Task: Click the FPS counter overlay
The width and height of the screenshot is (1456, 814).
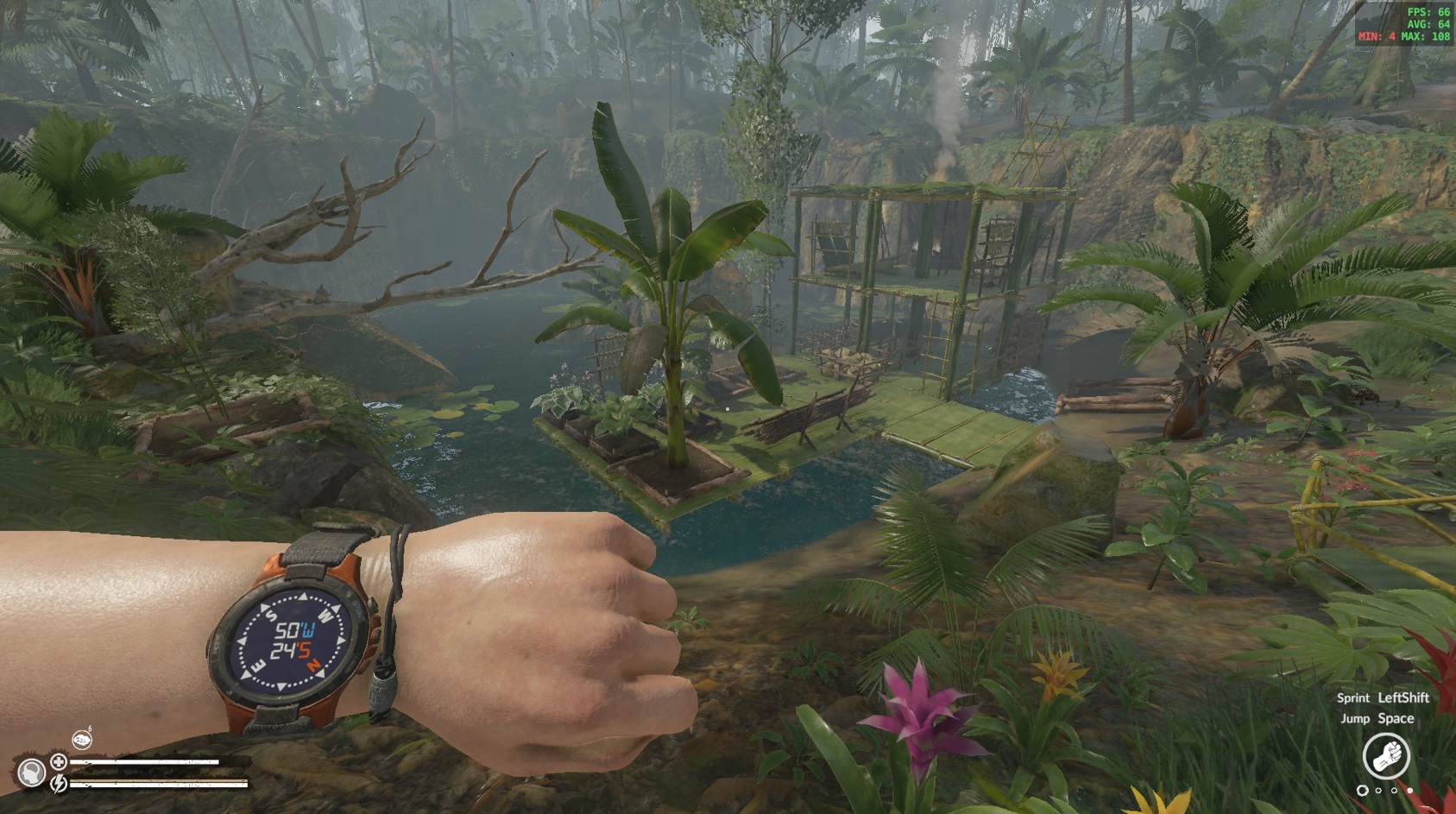Action: (x=1403, y=24)
